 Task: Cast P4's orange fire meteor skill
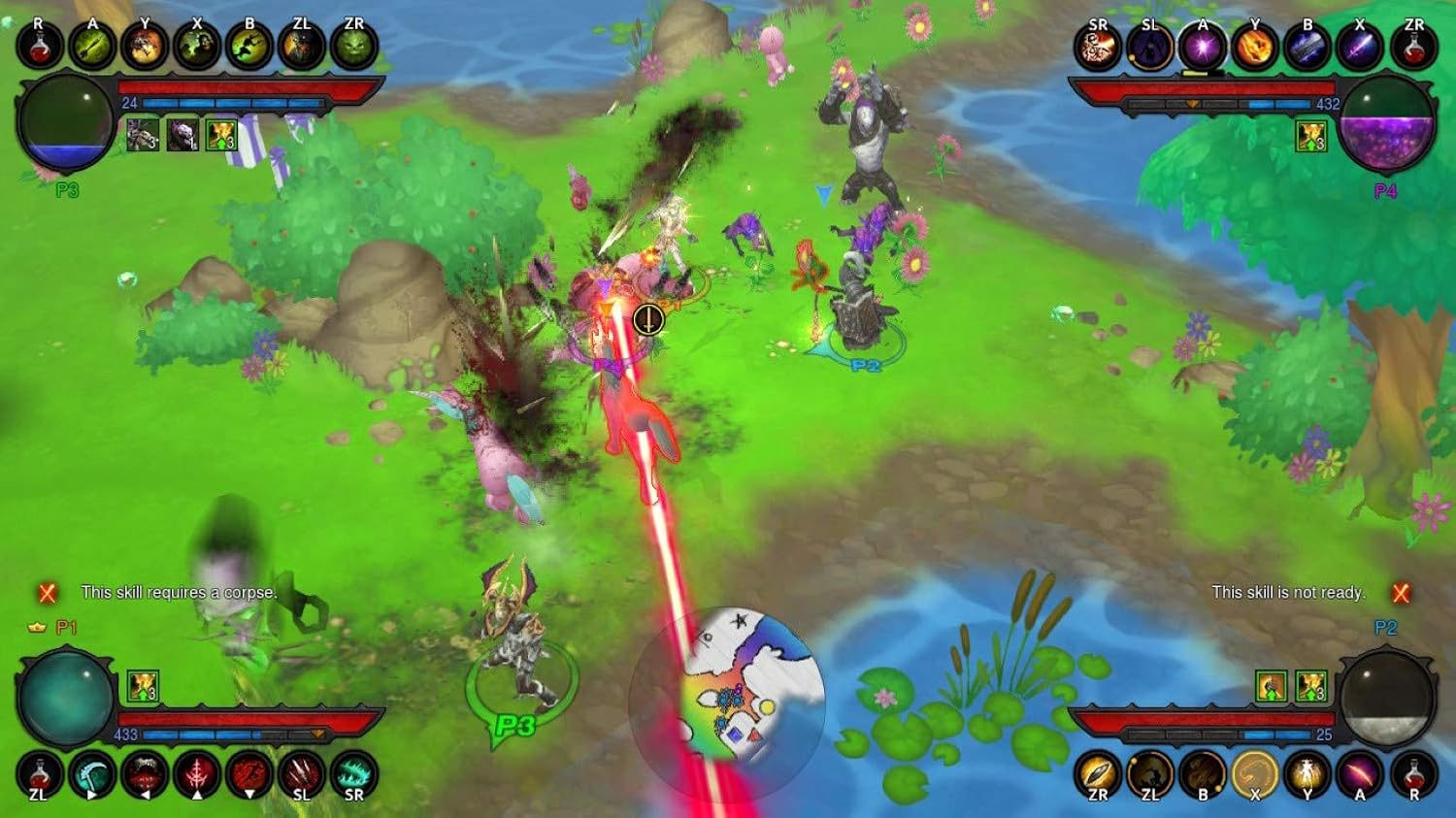(x=1255, y=47)
